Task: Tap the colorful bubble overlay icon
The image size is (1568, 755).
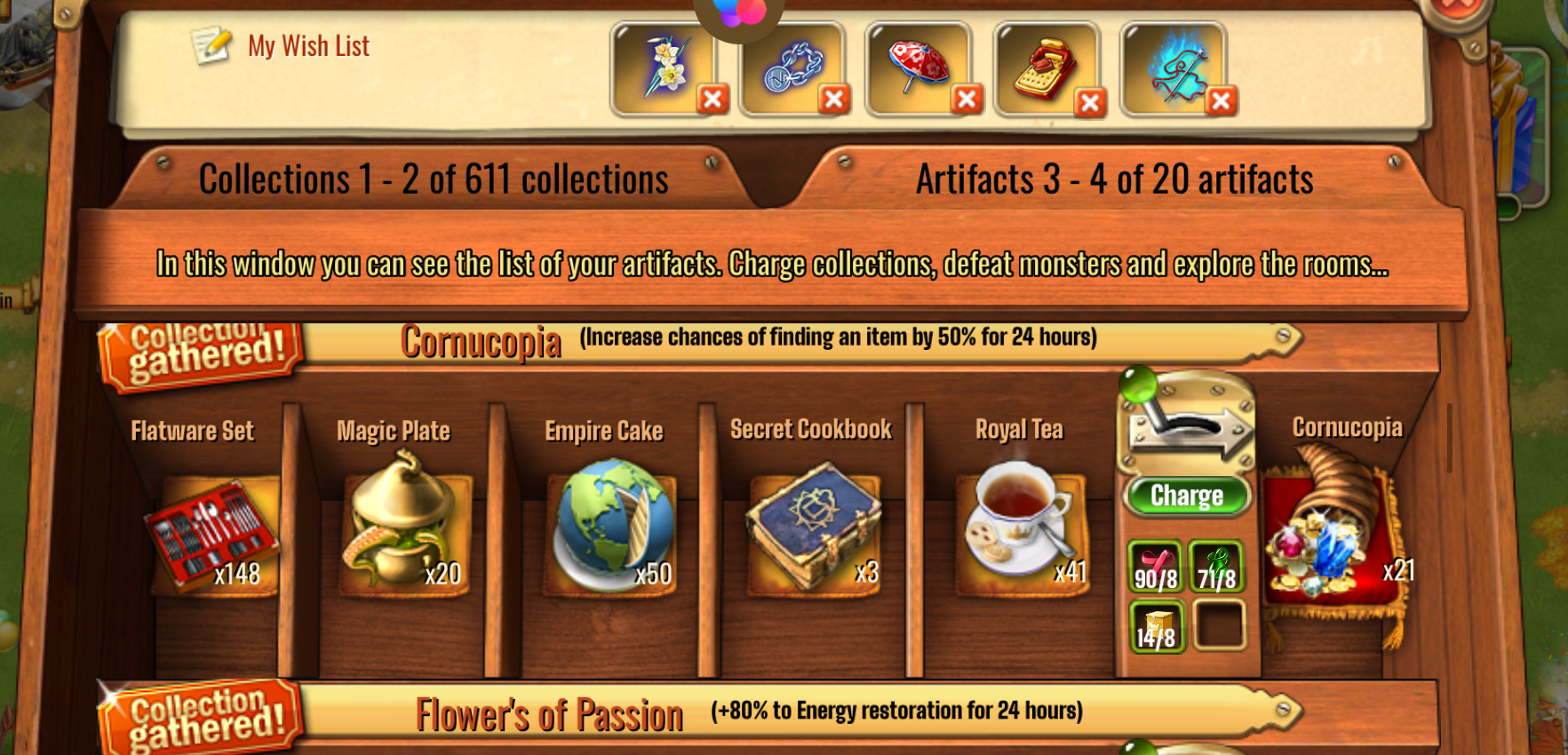Action: [x=739, y=11]
